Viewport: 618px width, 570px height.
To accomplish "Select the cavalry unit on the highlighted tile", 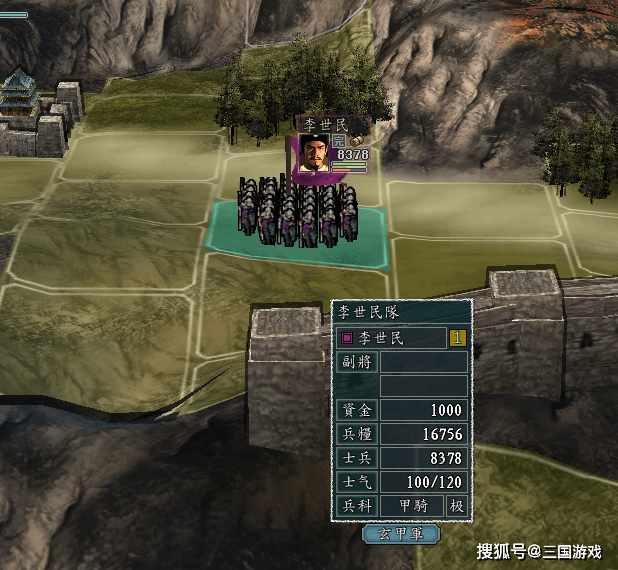I will (x=297, y=213).
